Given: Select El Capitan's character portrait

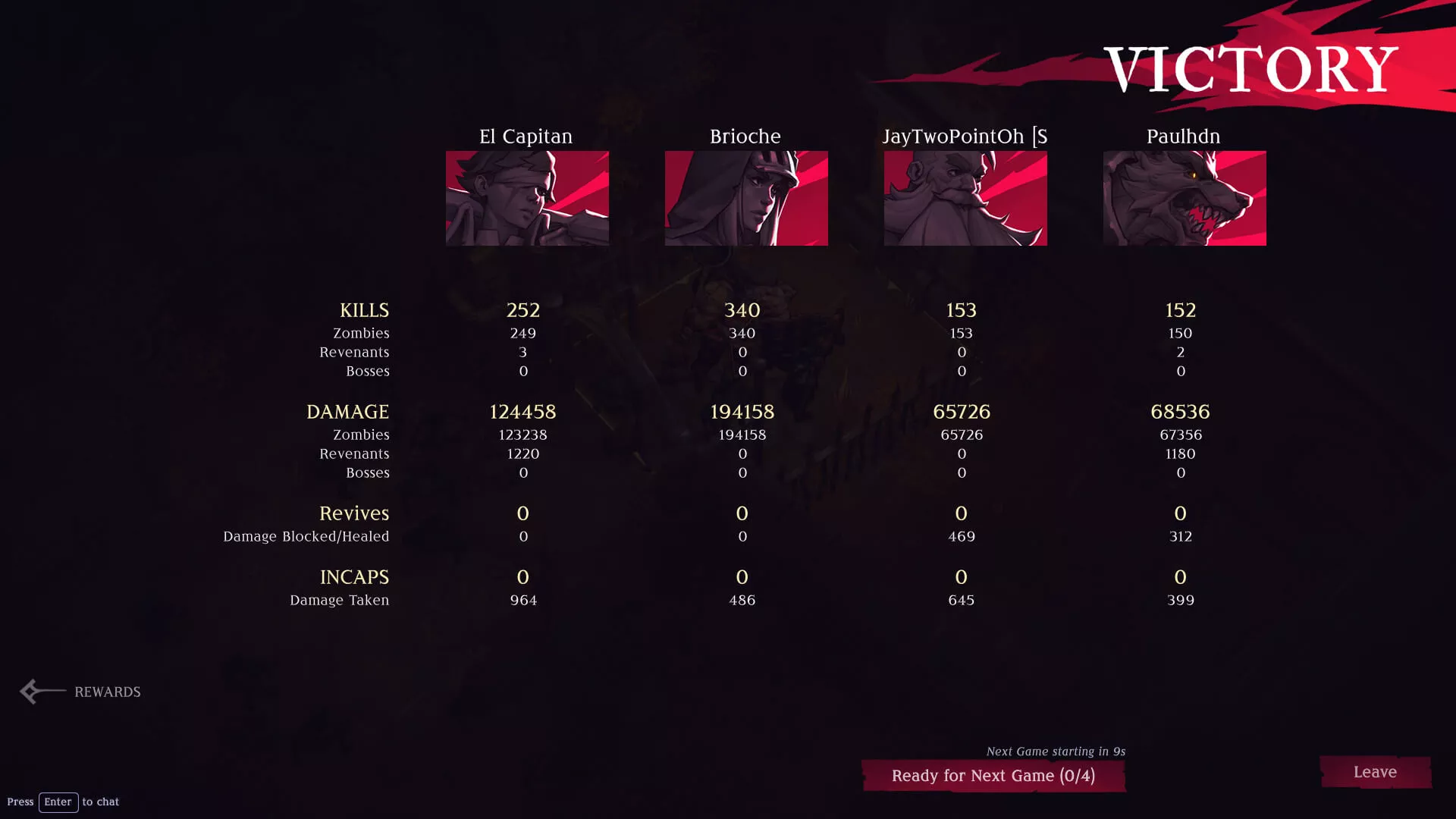Looking at the screenshot, I should [x=527, y=198].
